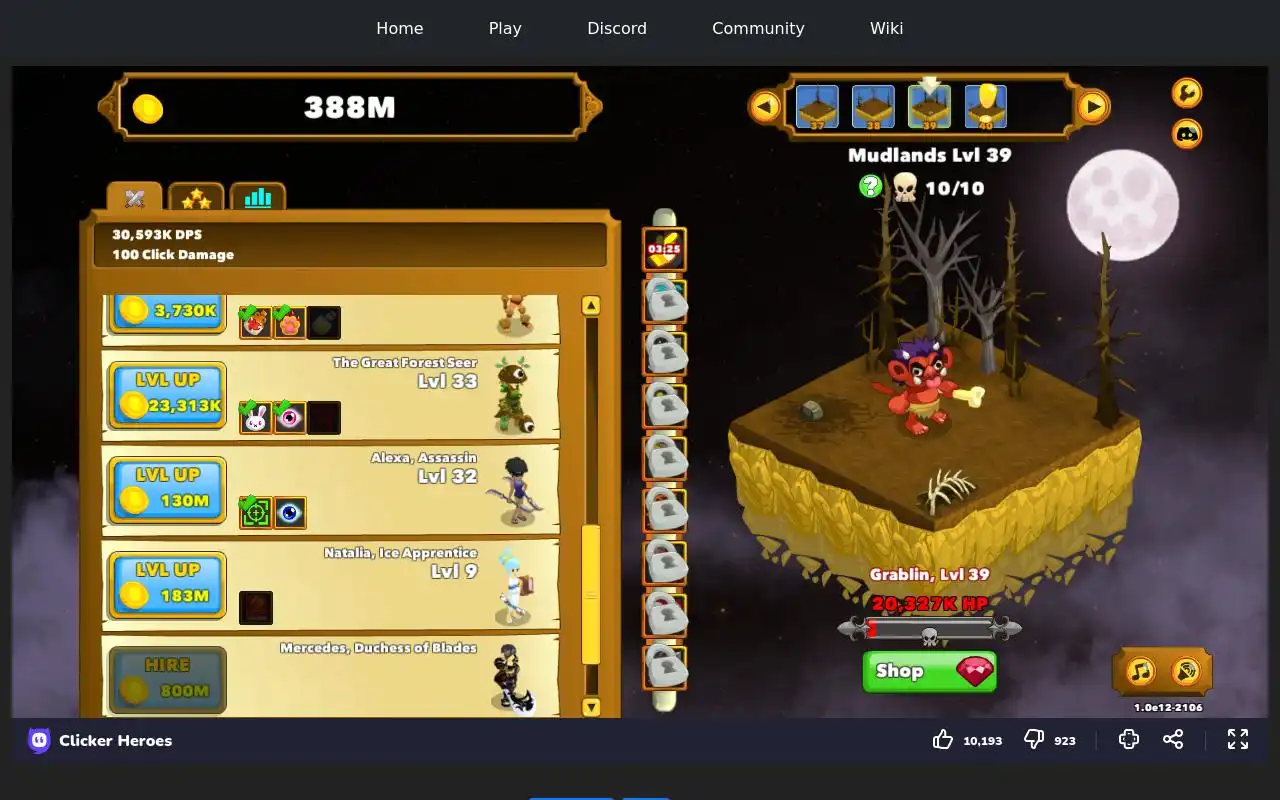
Task: Switch to the crossed swords heroes tab
Action: coord(135,198)
